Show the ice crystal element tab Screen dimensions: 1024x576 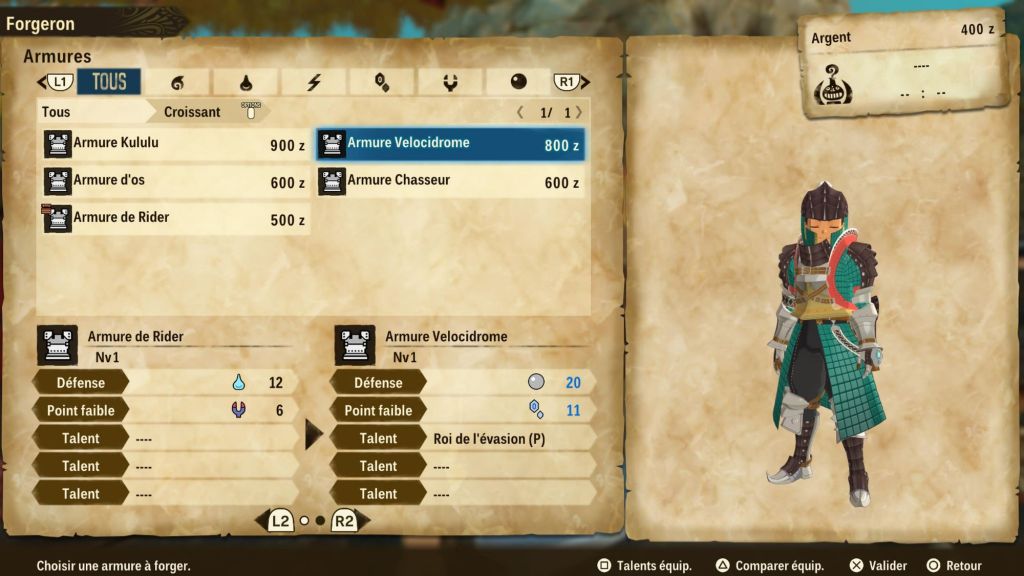pyautogui.click(x=382, y=82)
